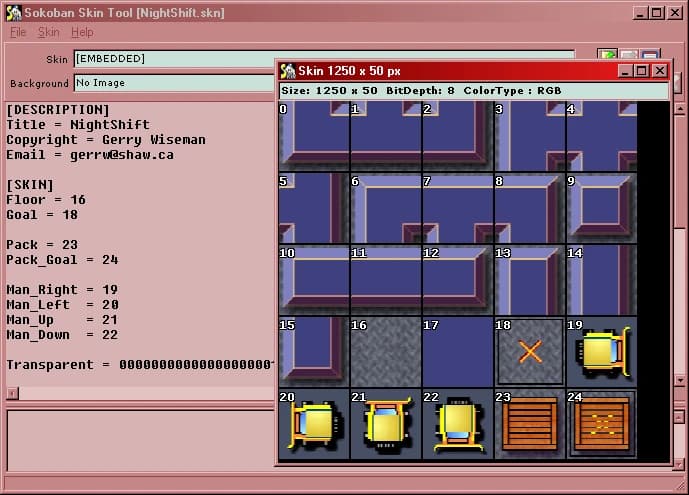689x495 pixels.
Task: Pick tile 21, the forklift facing up
Action: 386,423
